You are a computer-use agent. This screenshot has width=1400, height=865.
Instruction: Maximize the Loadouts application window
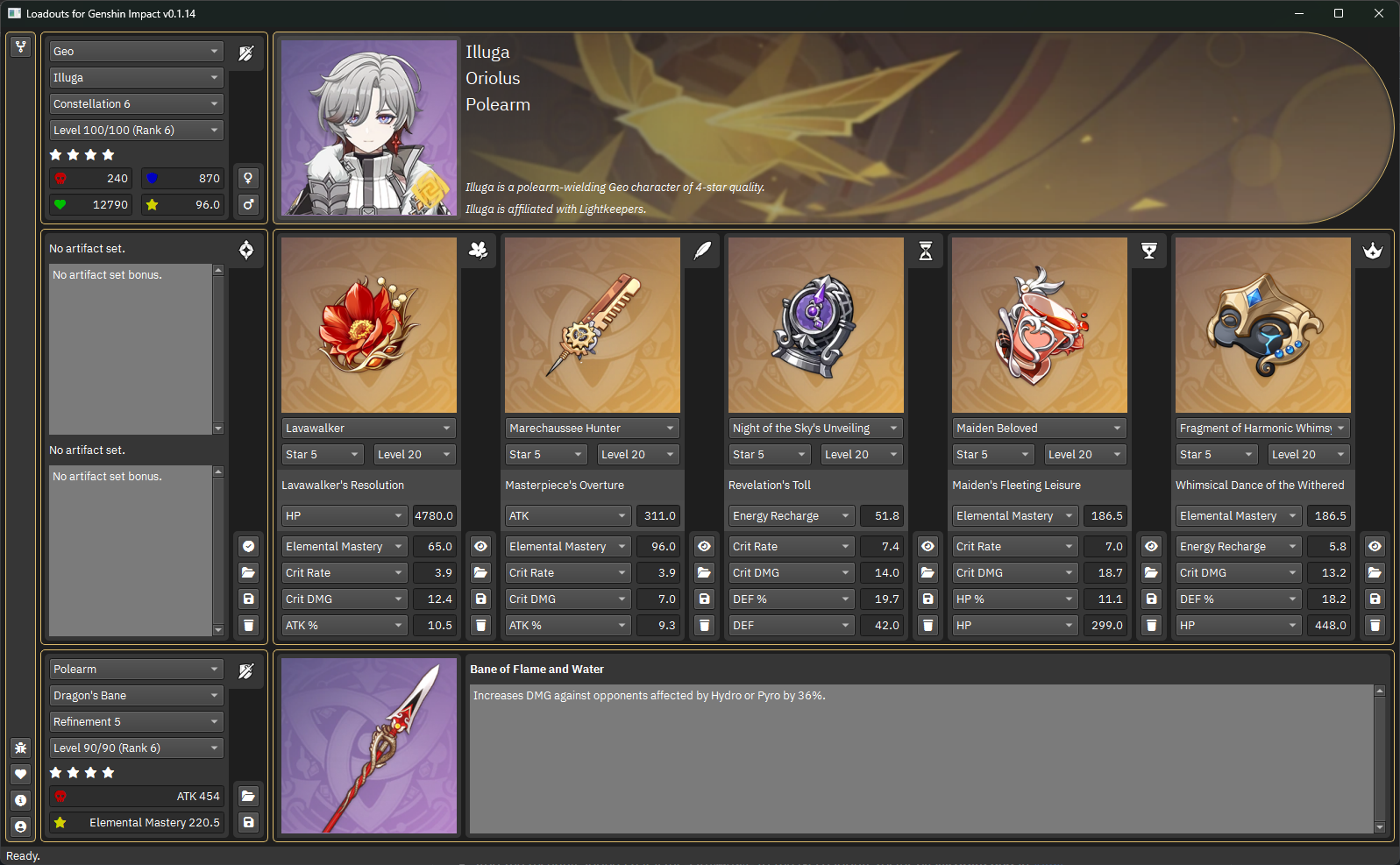point(1339,13)
